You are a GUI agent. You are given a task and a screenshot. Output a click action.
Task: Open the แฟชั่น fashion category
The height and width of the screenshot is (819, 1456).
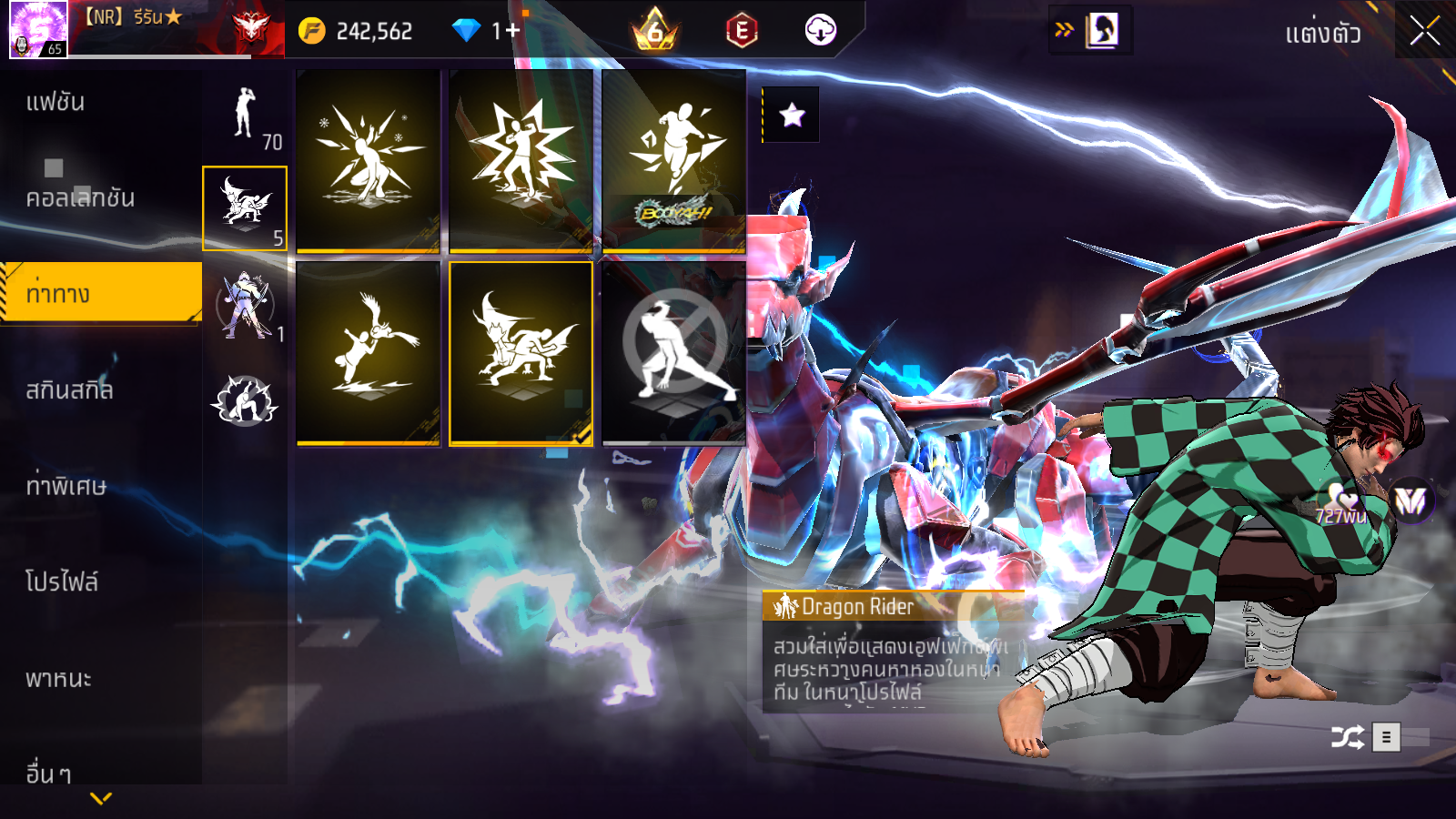click(x=56, y=102)
